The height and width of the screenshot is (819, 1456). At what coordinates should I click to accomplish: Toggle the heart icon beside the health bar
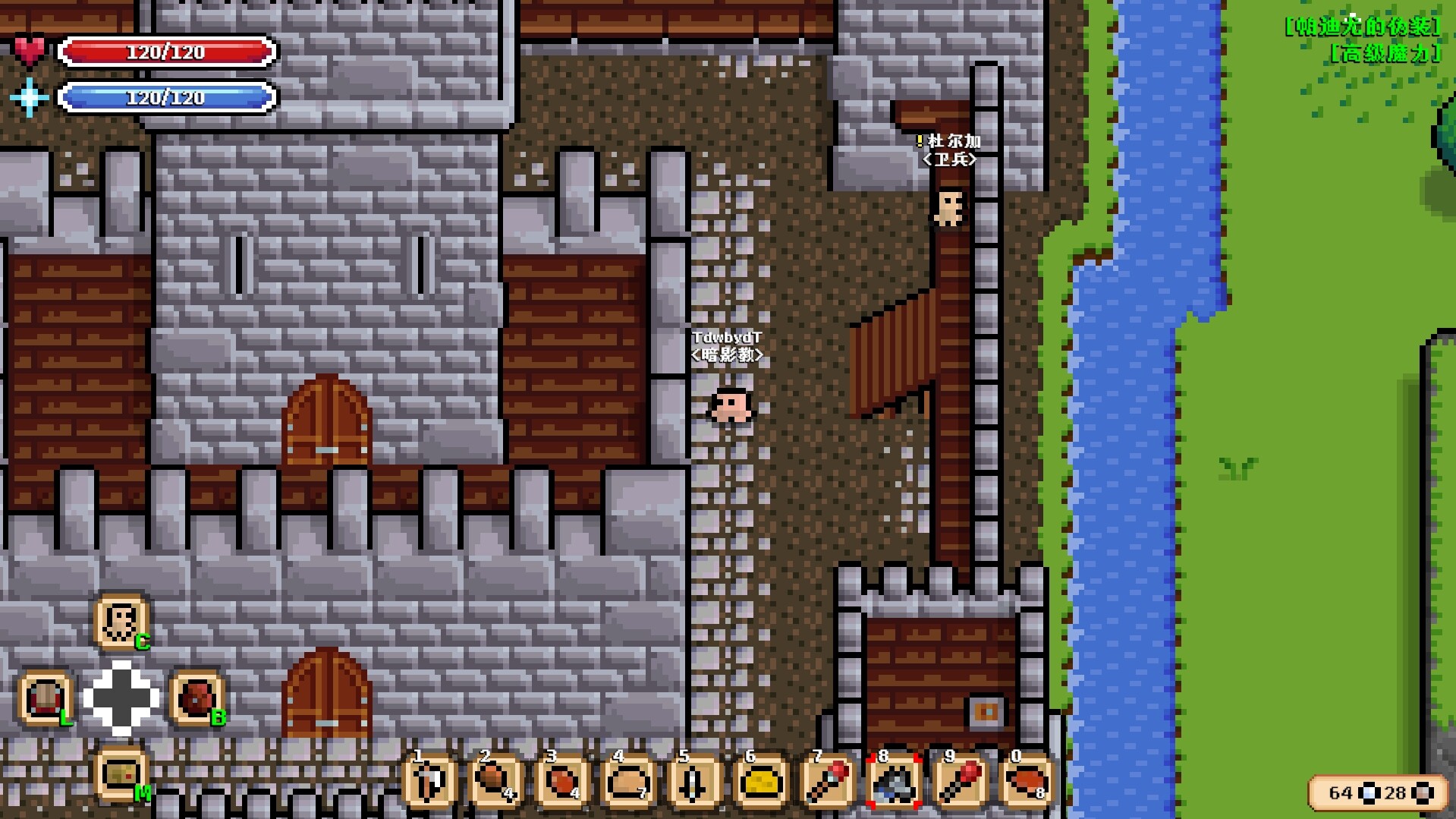click(x=30, y=50)
